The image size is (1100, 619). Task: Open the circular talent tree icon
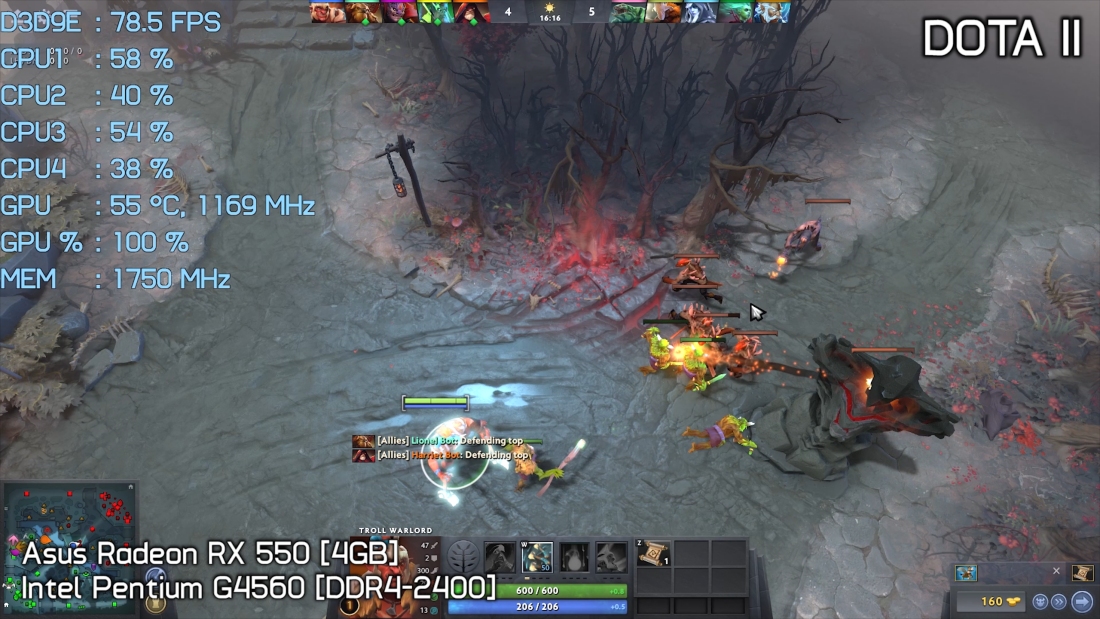[x=463, y=557]
